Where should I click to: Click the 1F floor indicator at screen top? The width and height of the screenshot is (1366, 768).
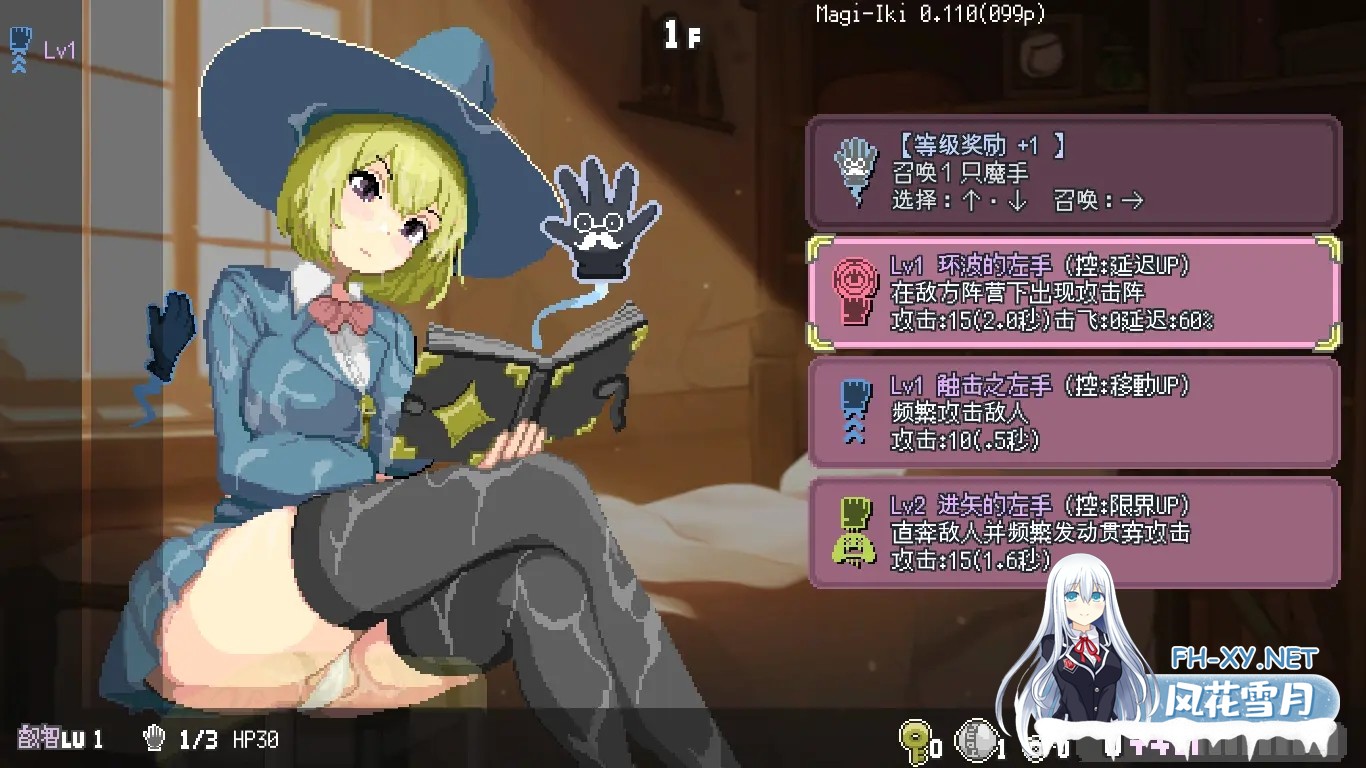(682, 36)
